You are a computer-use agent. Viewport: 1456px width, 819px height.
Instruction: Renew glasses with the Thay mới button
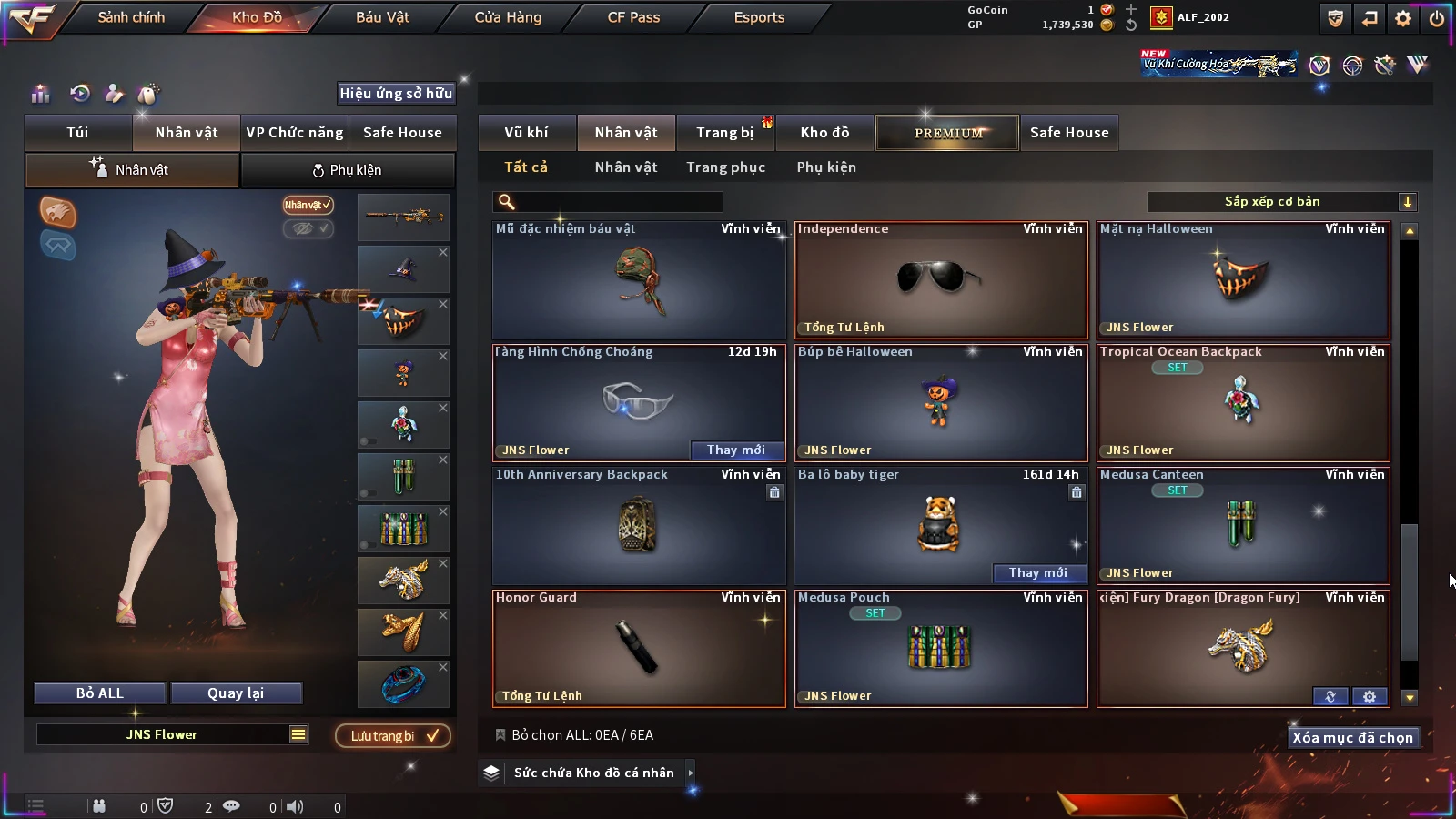coord(735,450)
